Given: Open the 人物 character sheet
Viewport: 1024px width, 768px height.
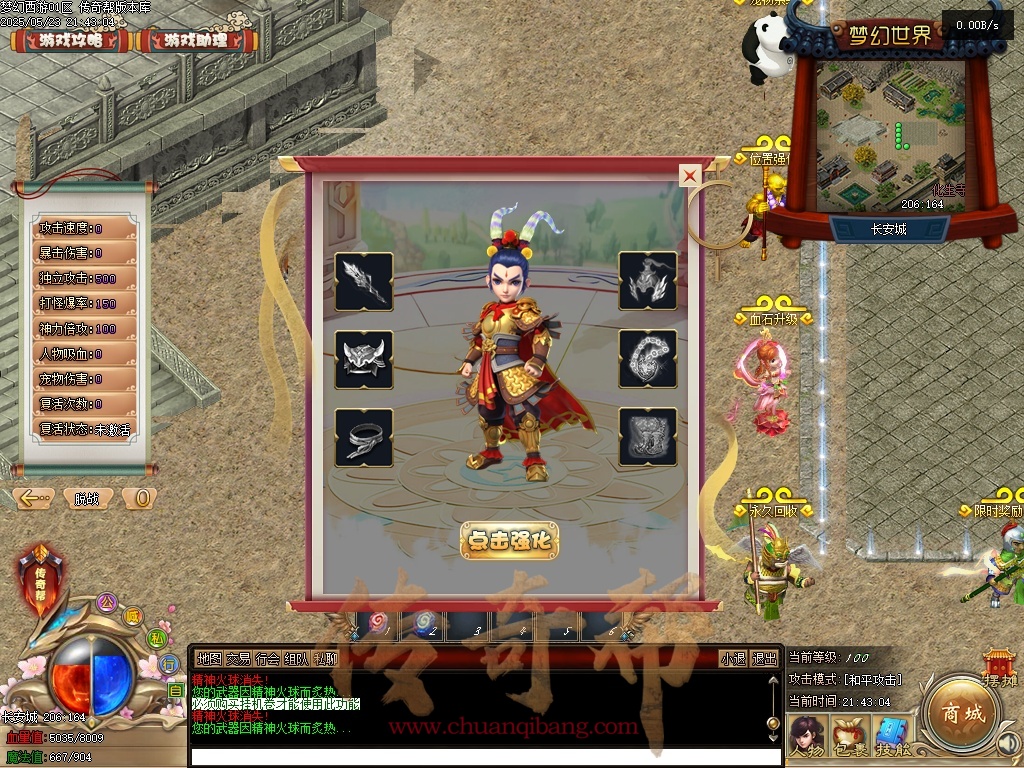Looking at the screenshot, I should pos(806,737).
